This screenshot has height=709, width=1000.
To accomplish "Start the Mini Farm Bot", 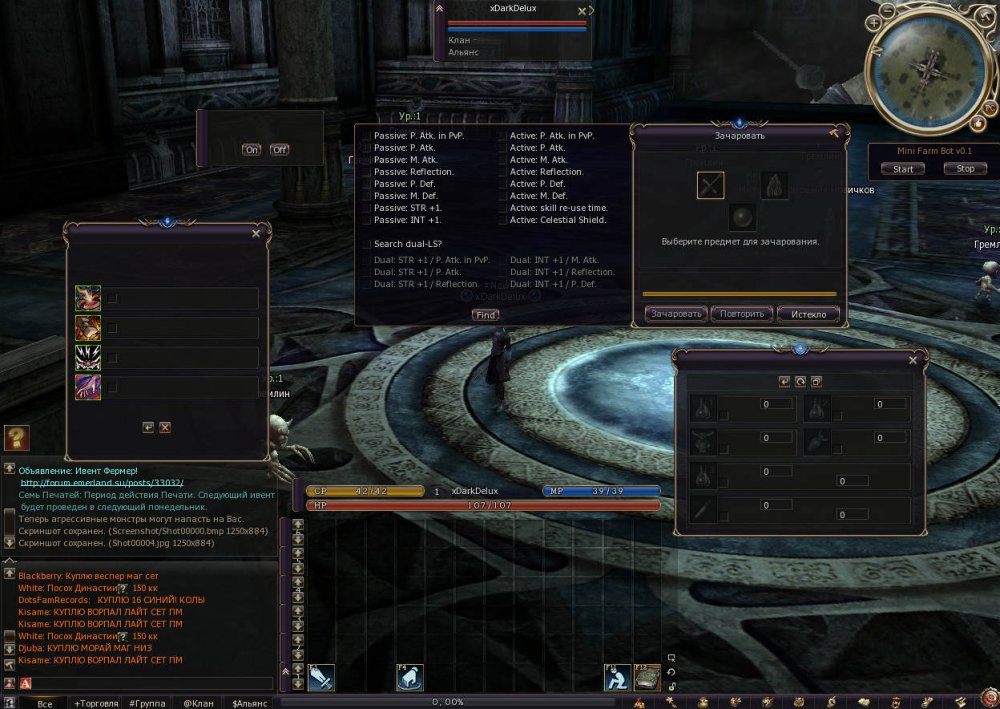I will pos(903,169).
